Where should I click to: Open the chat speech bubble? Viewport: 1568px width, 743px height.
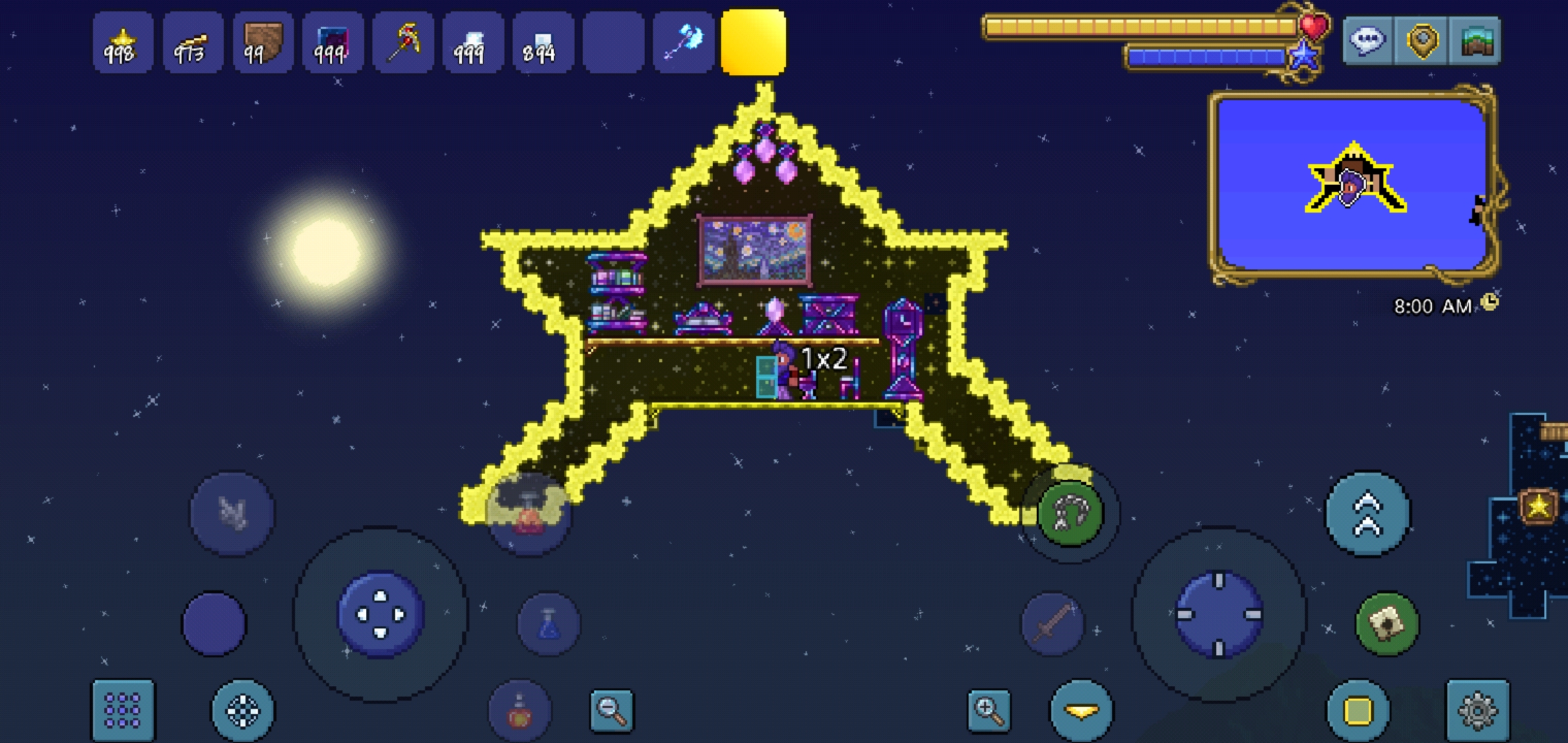pos(1367,40)
